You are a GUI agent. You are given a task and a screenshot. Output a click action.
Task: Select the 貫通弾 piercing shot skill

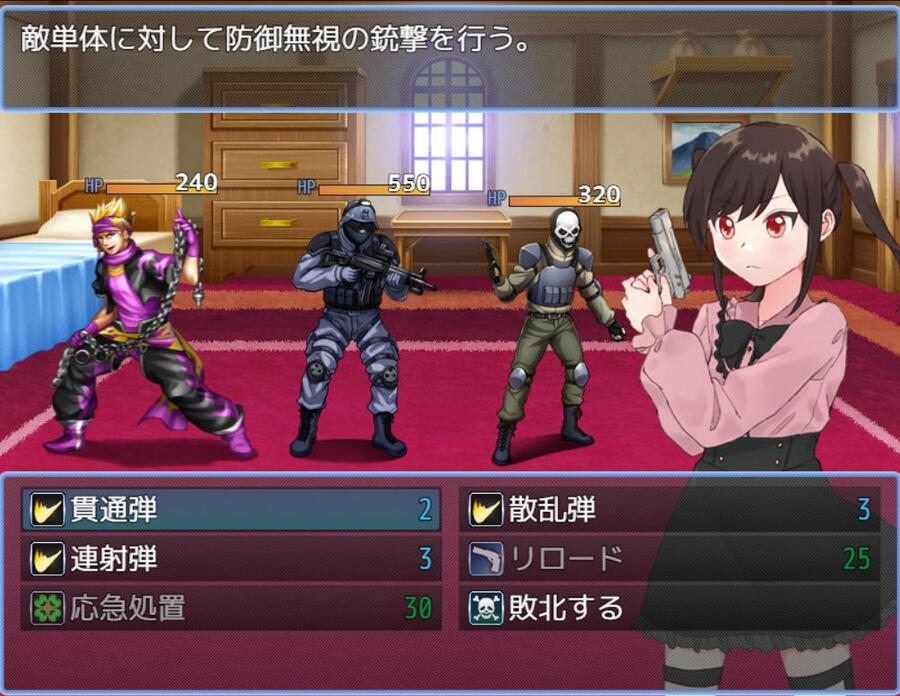231,510
